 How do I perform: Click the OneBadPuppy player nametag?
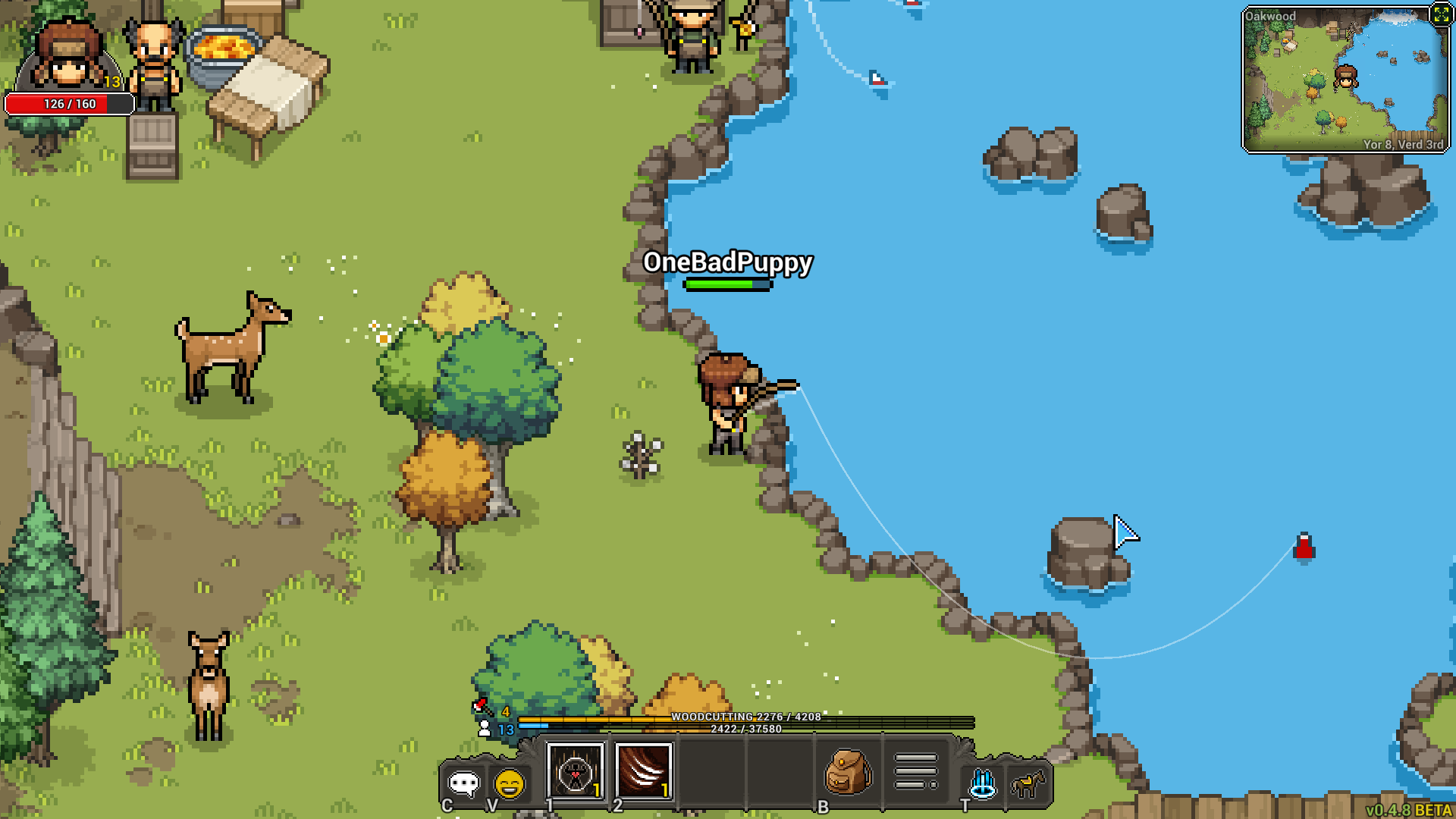(726, 265)
